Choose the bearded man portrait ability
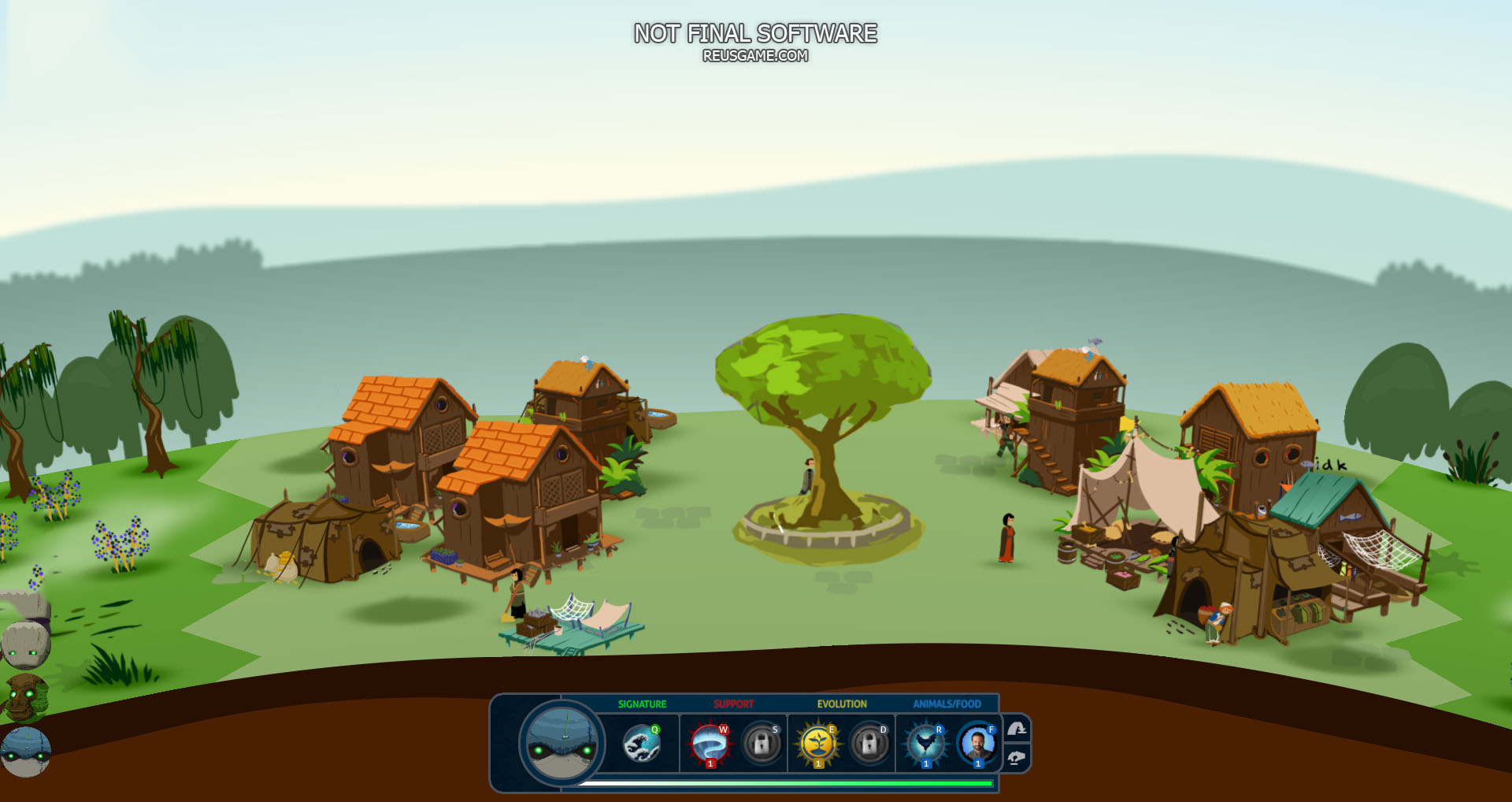The width and height of the screenshot is (1512, 802). [x=977, y=744]
